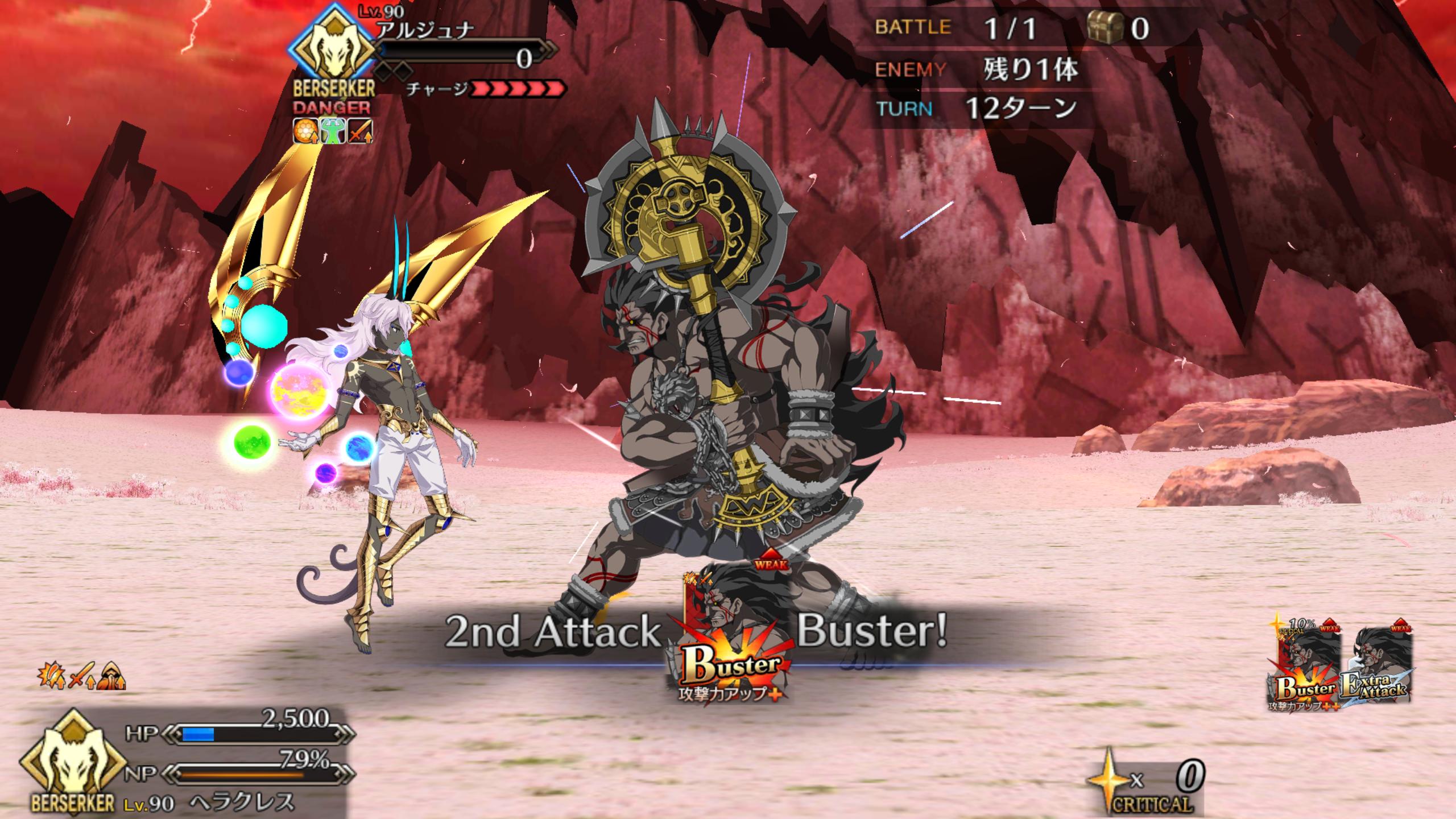The height and width of the screenshot is (819, 1456).
Task: Check the enemy's sword attack-up buff icon
Action: pyautogui.click(x=361, y=131)
